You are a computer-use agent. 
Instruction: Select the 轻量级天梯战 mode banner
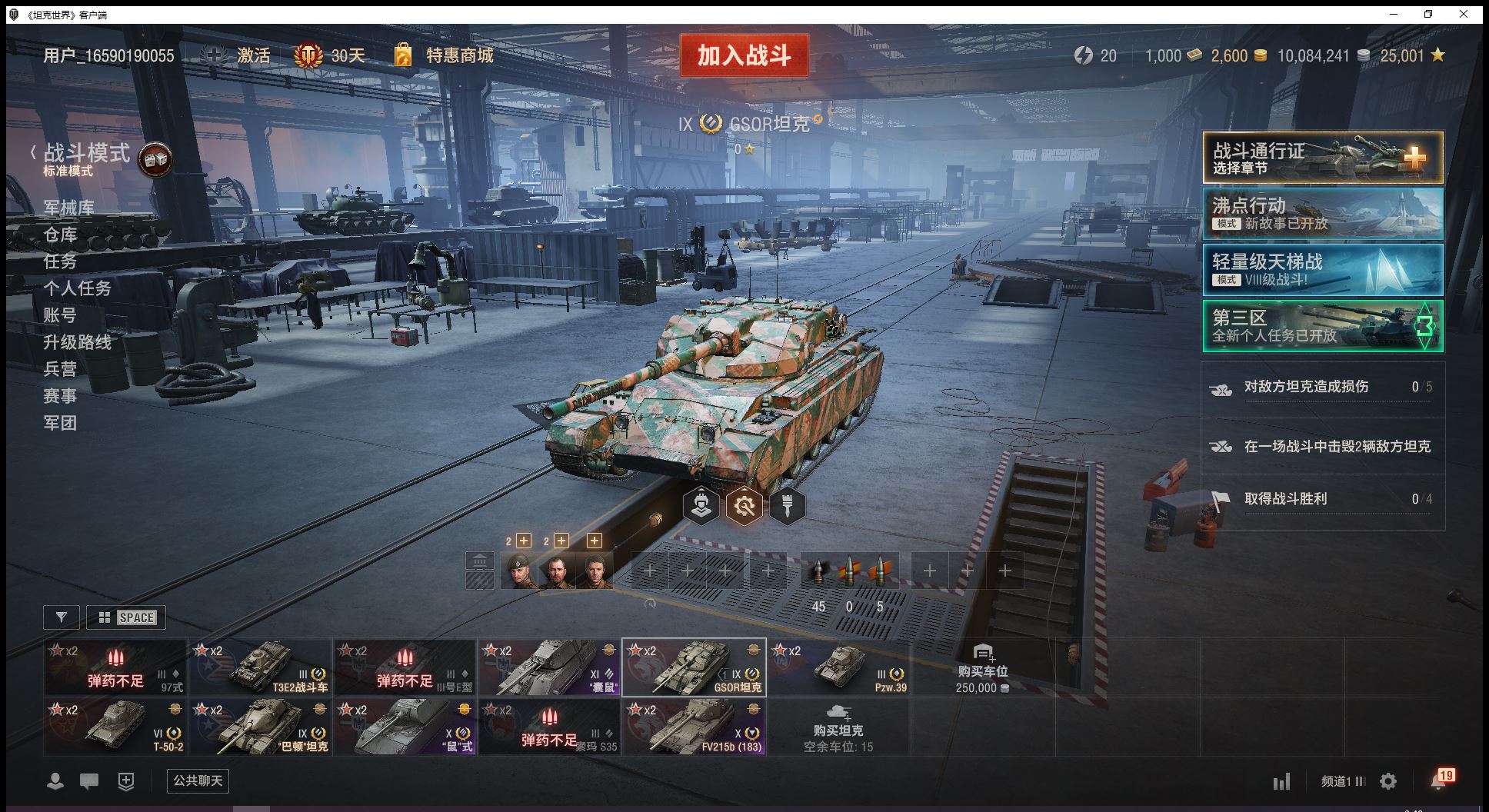pos(1322,270)
